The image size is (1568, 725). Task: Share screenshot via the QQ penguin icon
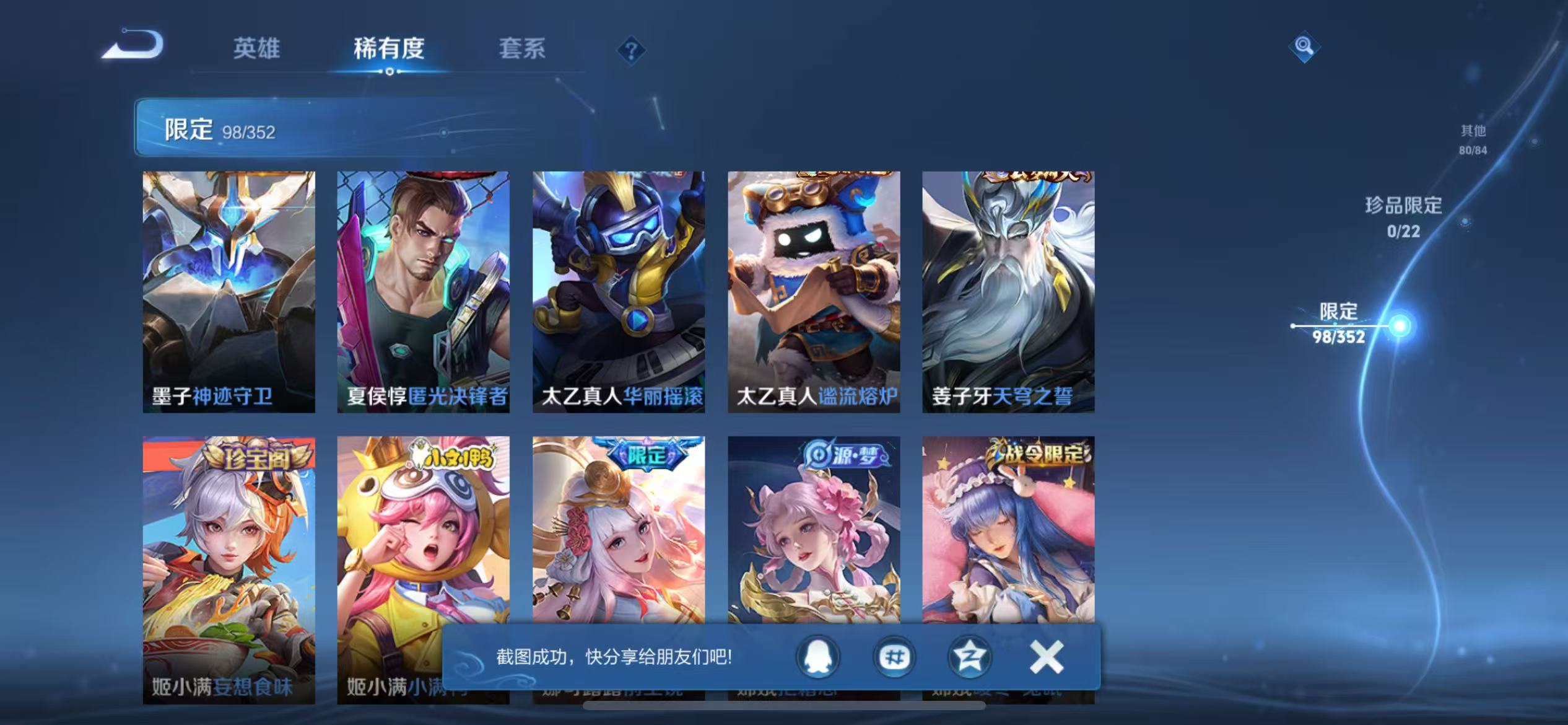point(817,656)
